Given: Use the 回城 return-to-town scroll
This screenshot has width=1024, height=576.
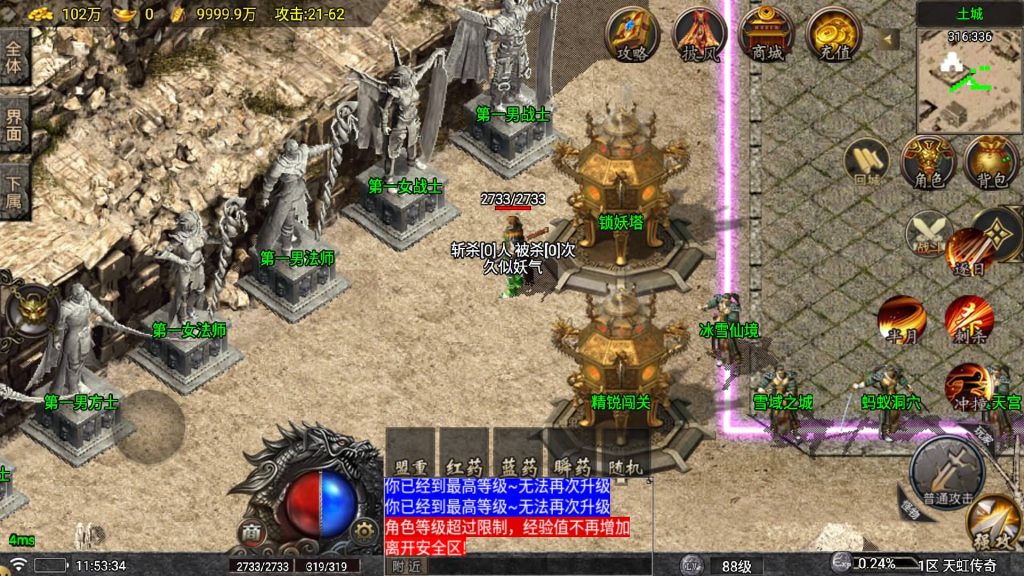Looking at the screenshot, I should click(x=865, y=162).
